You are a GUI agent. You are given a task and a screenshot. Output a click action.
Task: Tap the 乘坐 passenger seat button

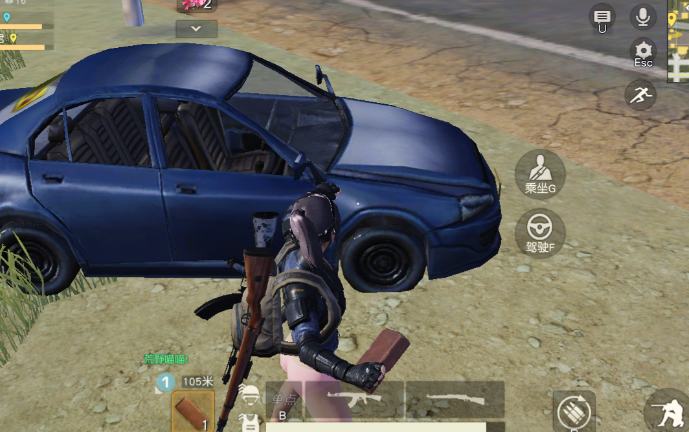(x=540, y=173)
